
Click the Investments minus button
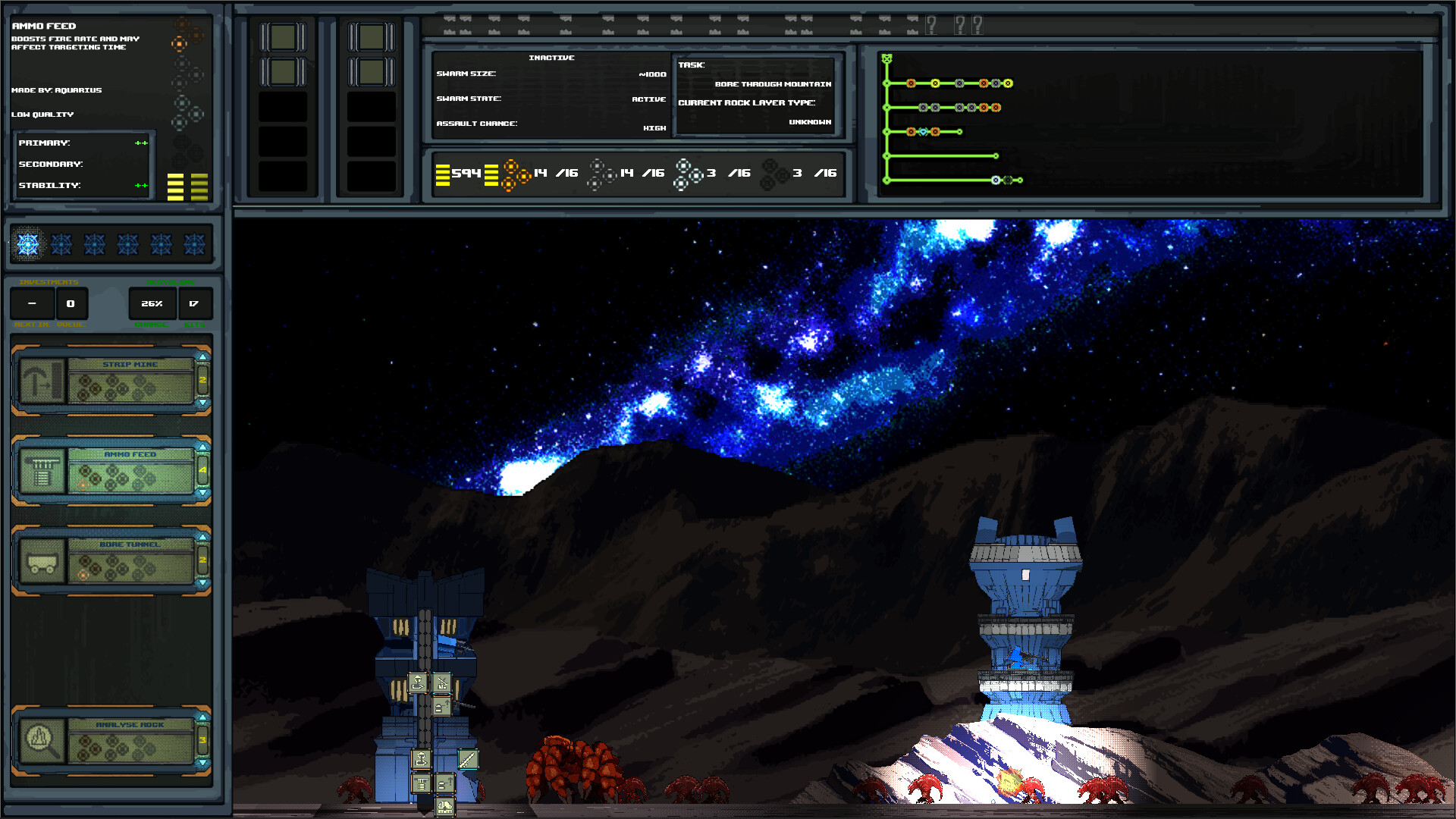(x=32, y=303)
